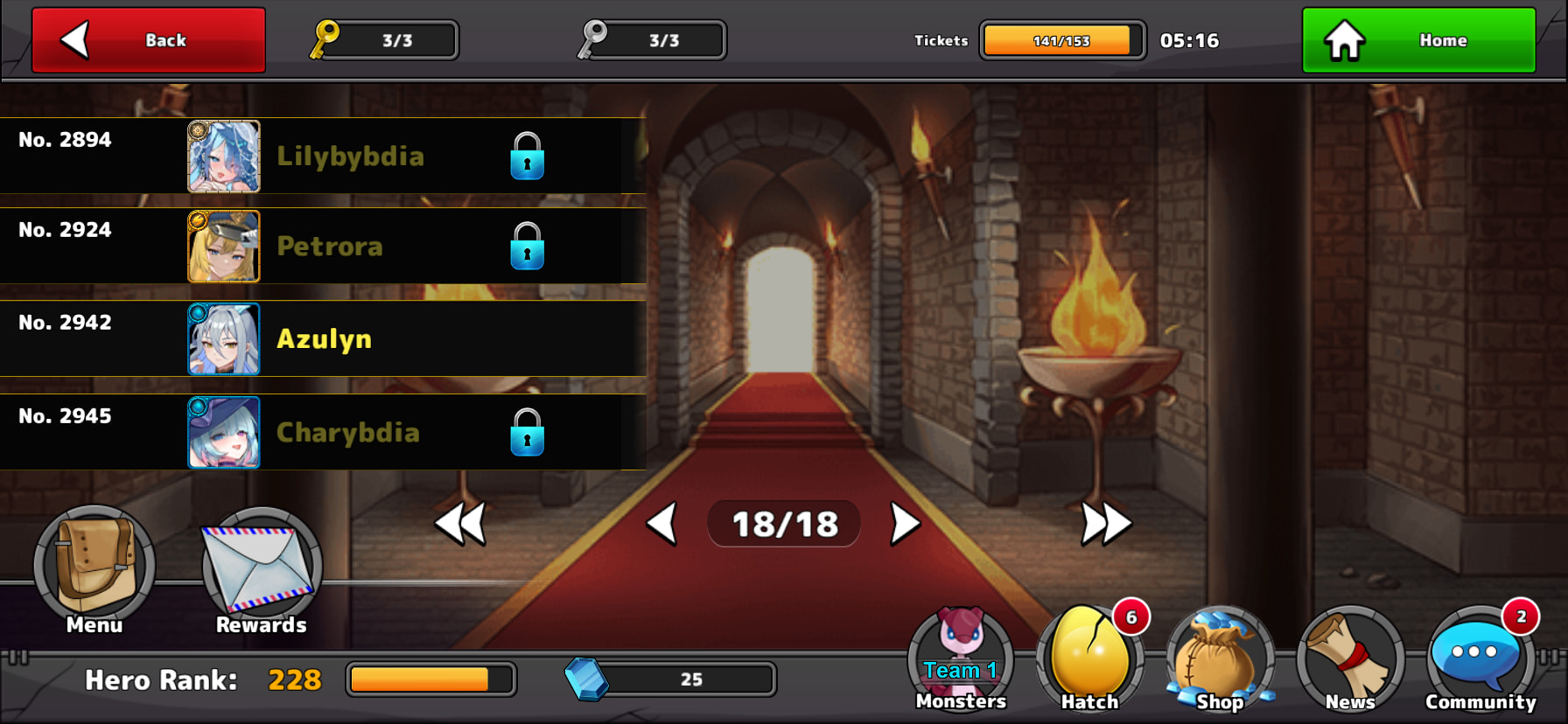
Task: Click Azulyn's character portrait thumbnail
Action: pos(224,339)
